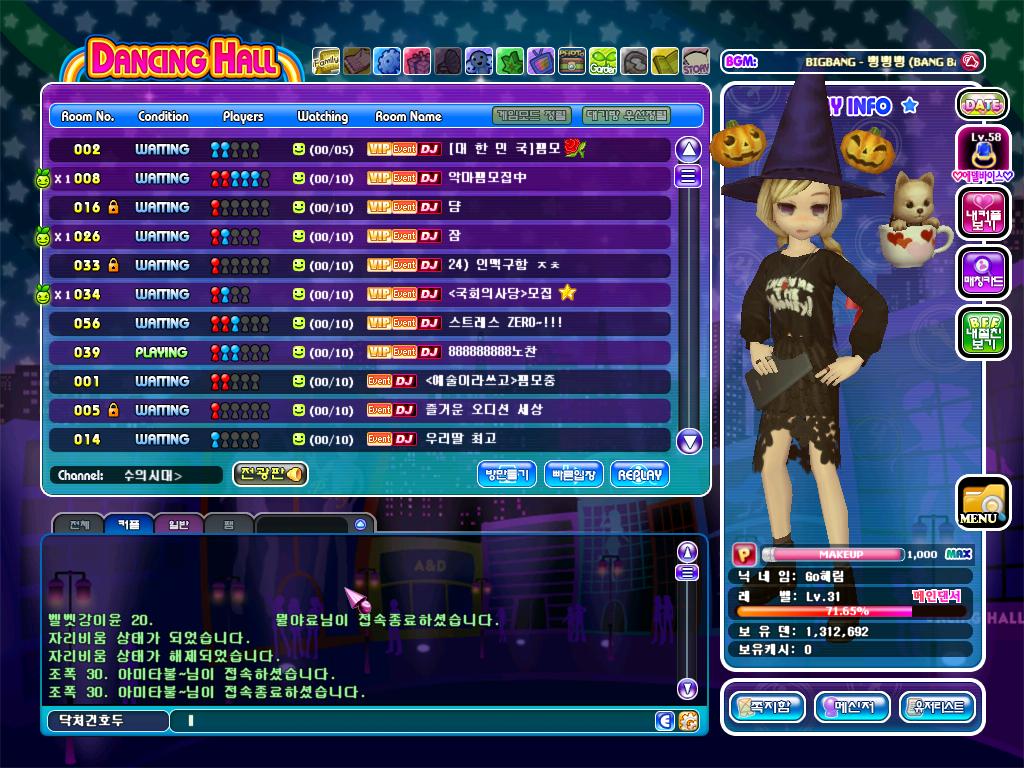Switch to the 전체 chat tab

pos(79,524)
